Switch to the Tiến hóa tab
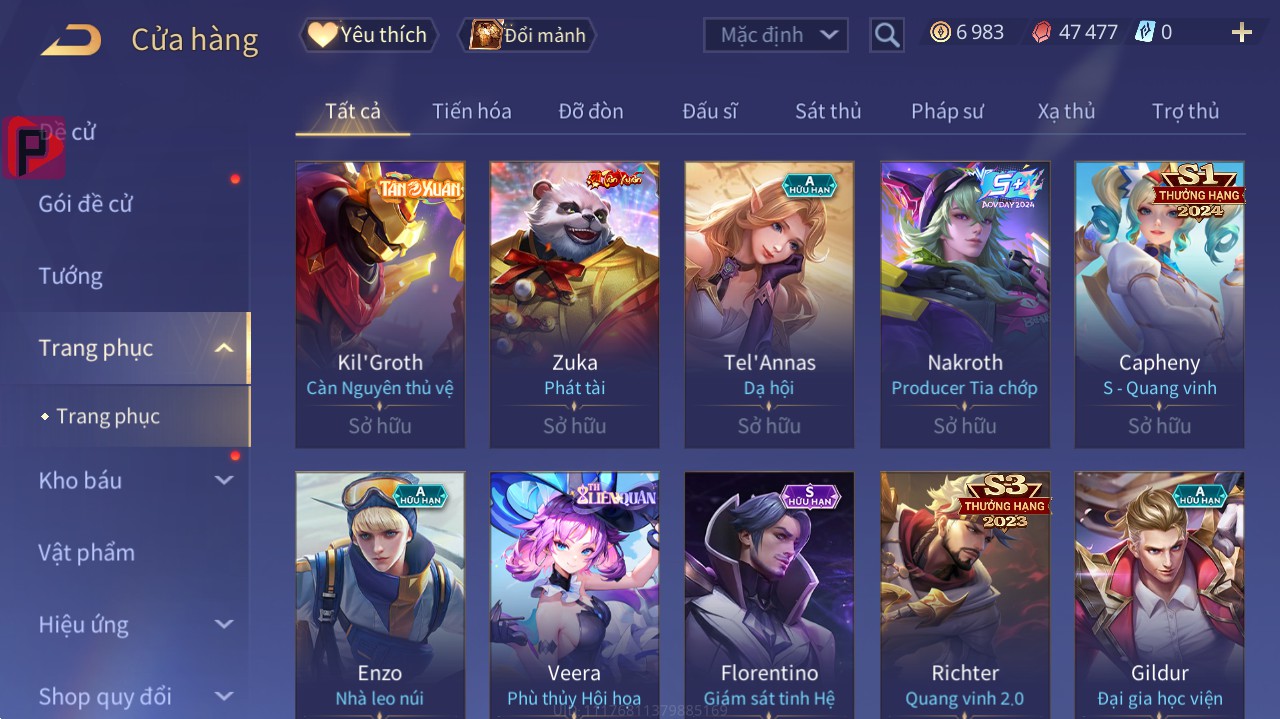The width and height of the screenshot is (1280, 719). [471, 111]
